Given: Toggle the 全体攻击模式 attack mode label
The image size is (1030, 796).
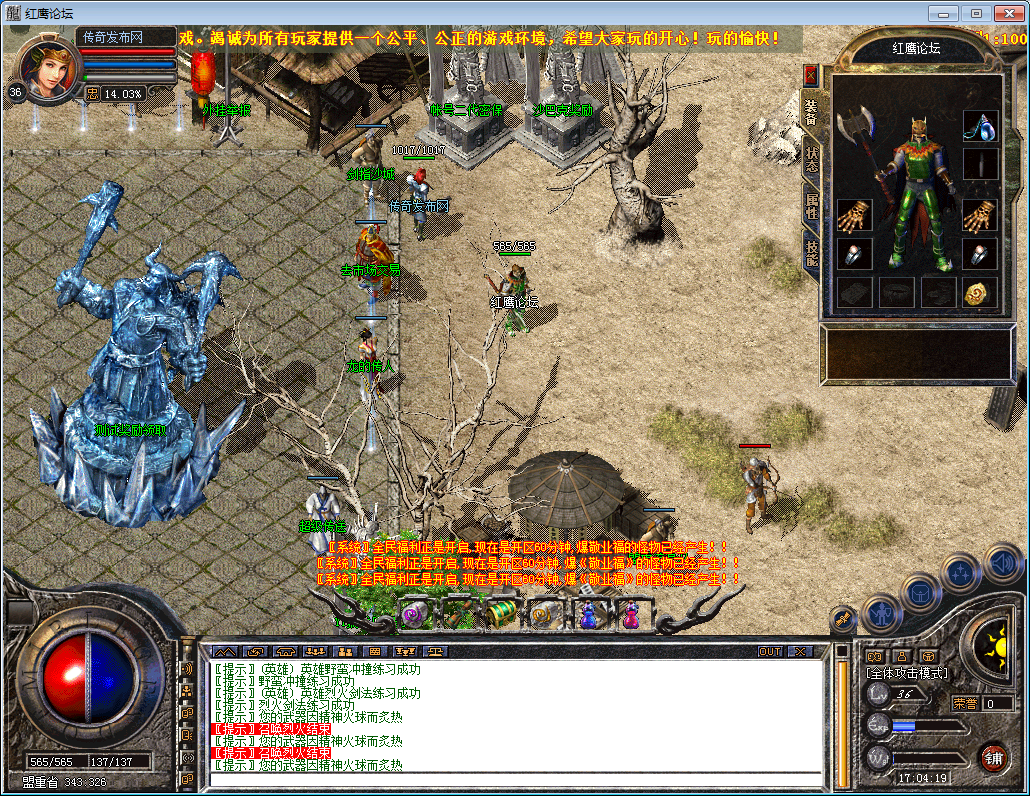Looking at the screenshot, I should (x=907, y=673).
